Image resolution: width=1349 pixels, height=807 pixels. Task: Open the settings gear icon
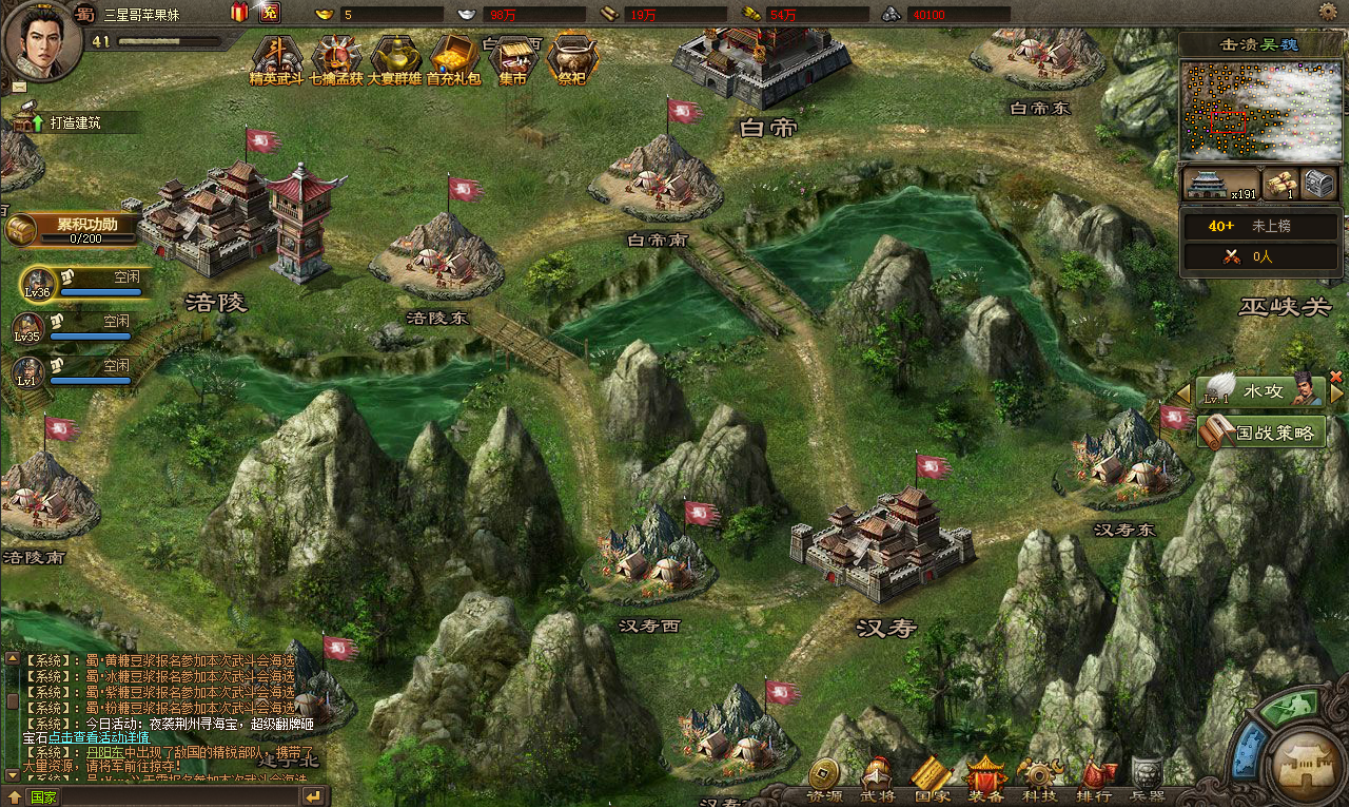click(1328, 12)
